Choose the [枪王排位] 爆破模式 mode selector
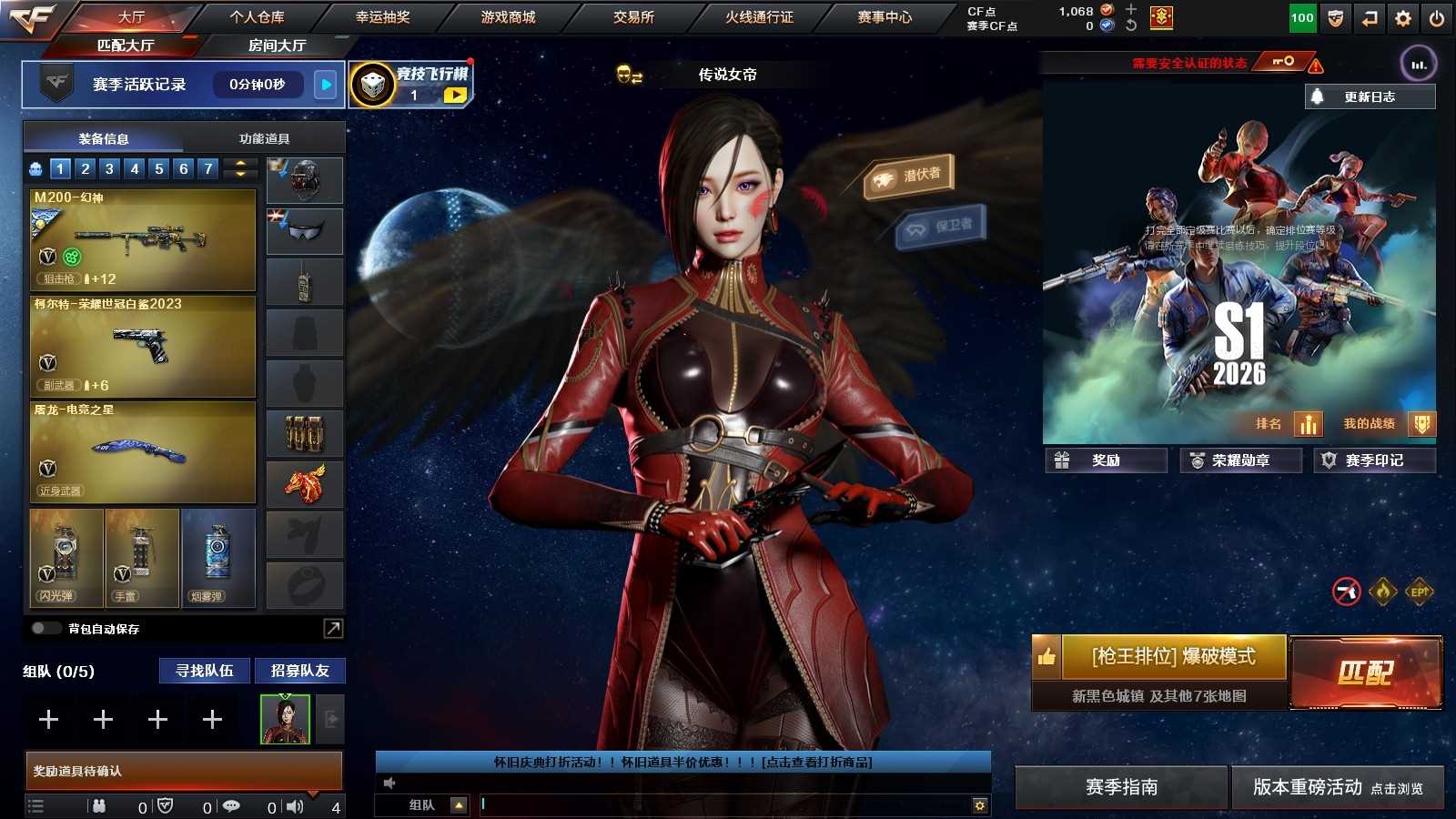1456x819 pixels. (1173, 657)
